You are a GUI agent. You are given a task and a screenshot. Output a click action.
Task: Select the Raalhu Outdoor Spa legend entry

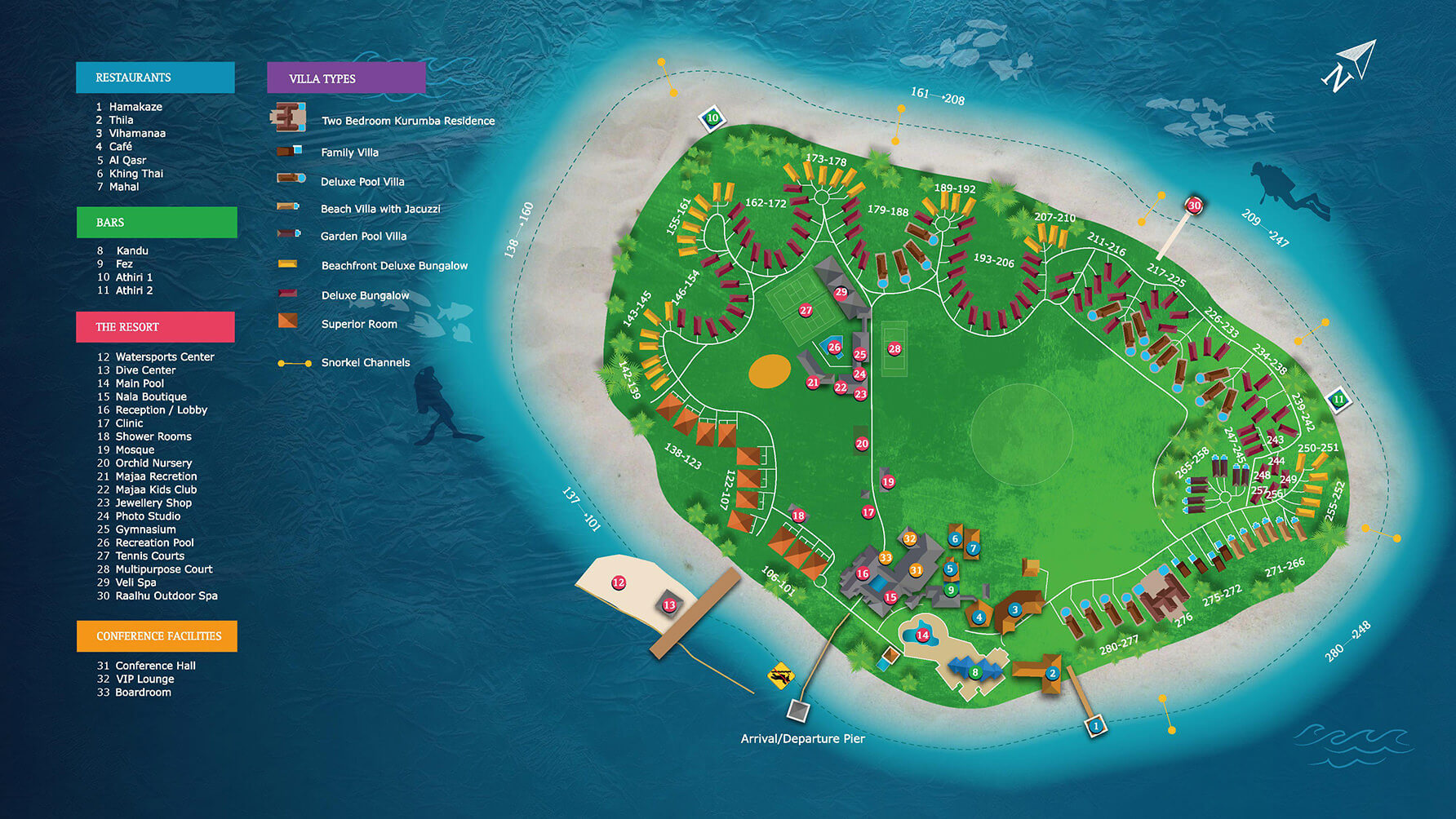166,595
